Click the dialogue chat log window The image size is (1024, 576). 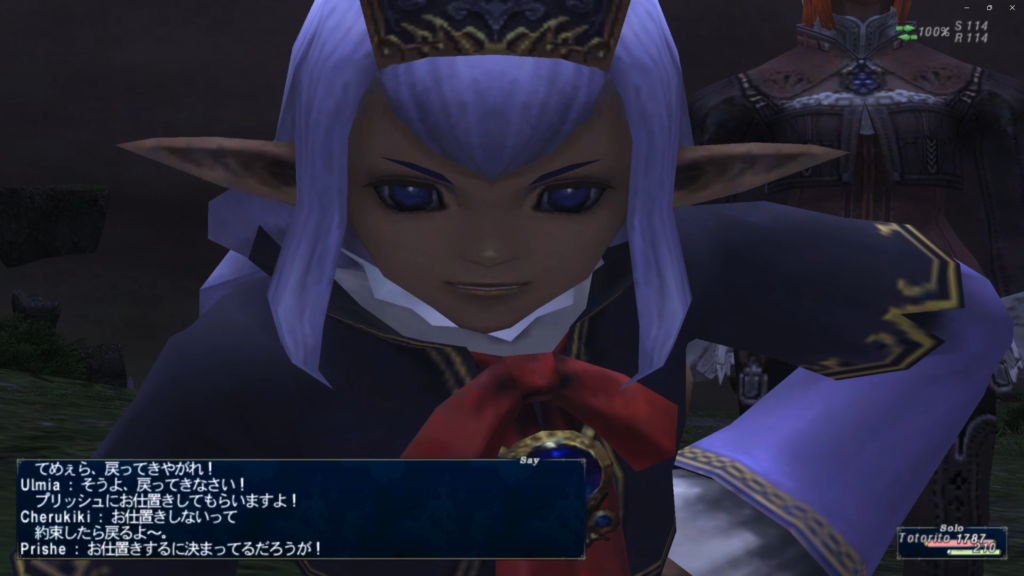tap(300, 508)
